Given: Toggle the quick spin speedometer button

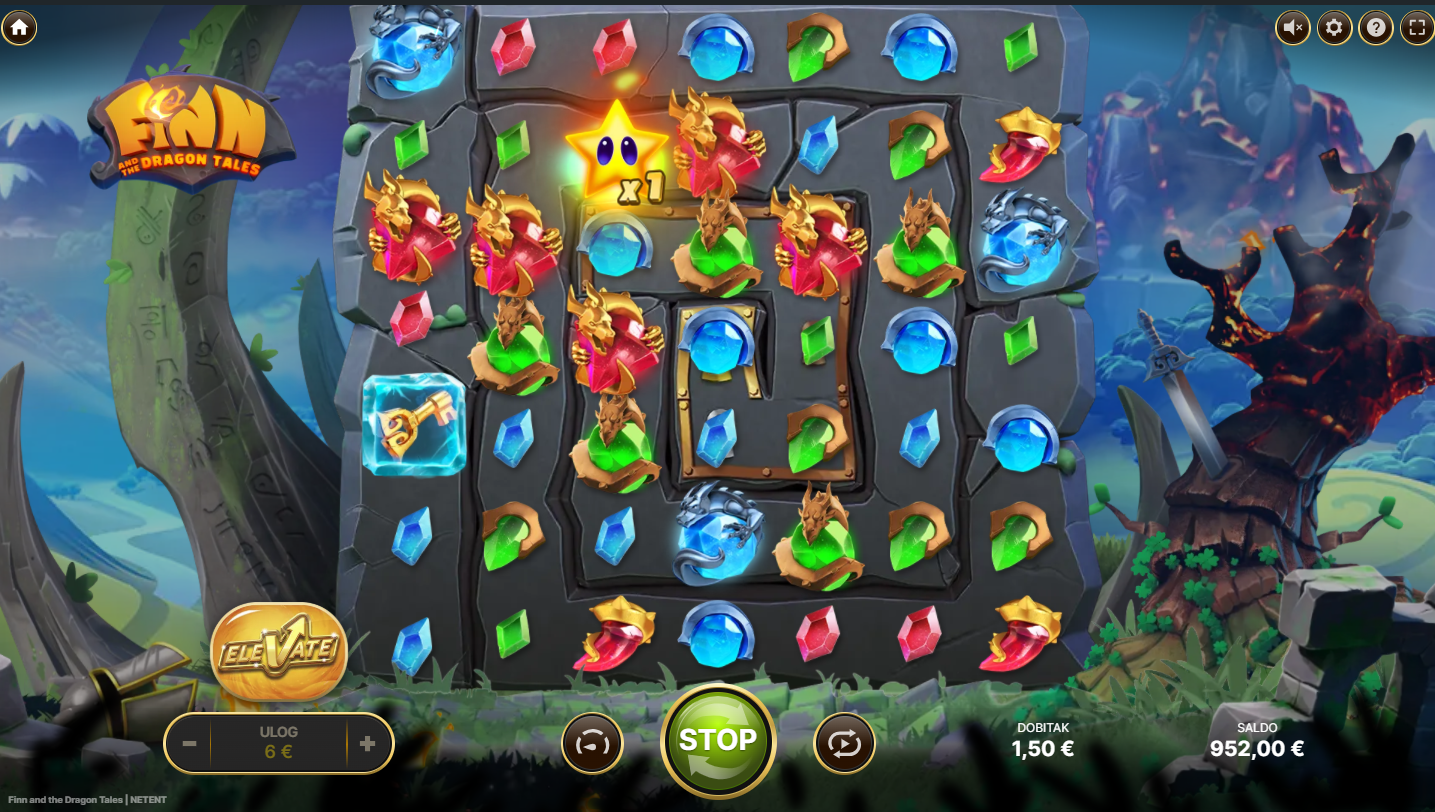Looking at the screenshot, I should pyautogui.click(x=592, y=744).
